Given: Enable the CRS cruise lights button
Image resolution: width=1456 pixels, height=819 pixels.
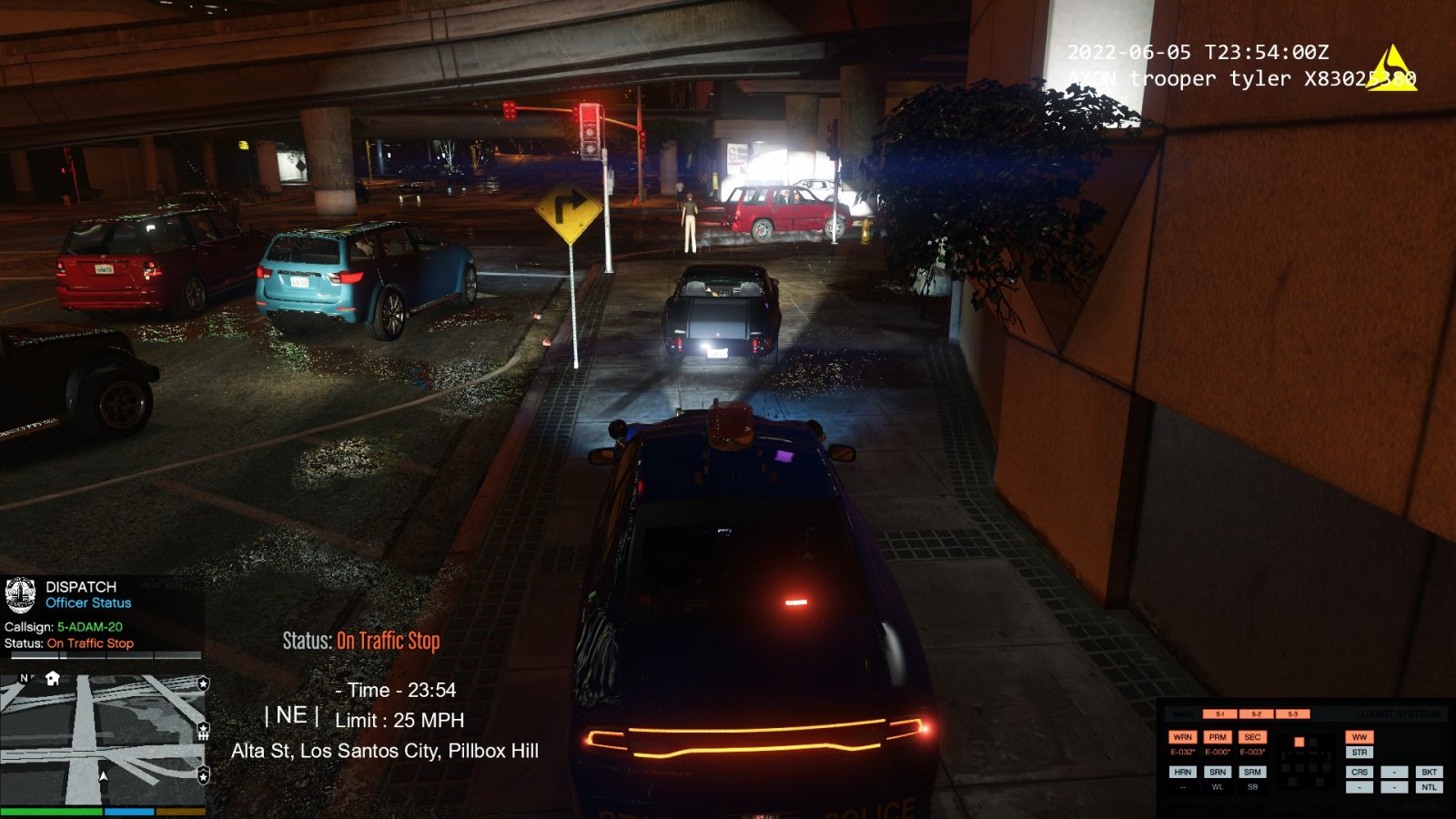Looking at the screenshot, I should tap(1360, 772).
